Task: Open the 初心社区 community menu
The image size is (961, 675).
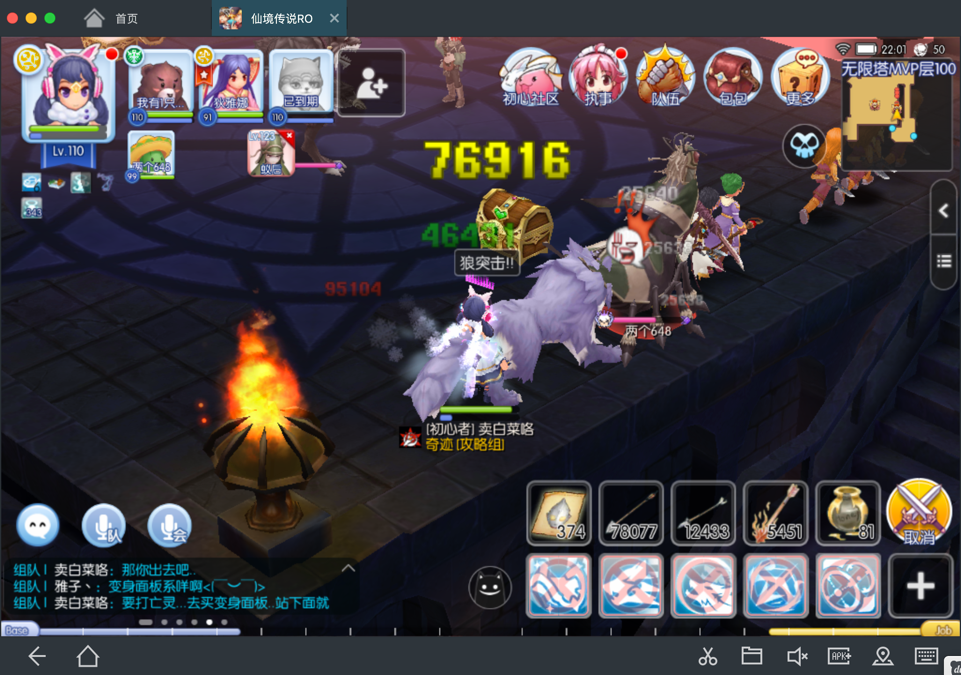Action: [531, 76]
